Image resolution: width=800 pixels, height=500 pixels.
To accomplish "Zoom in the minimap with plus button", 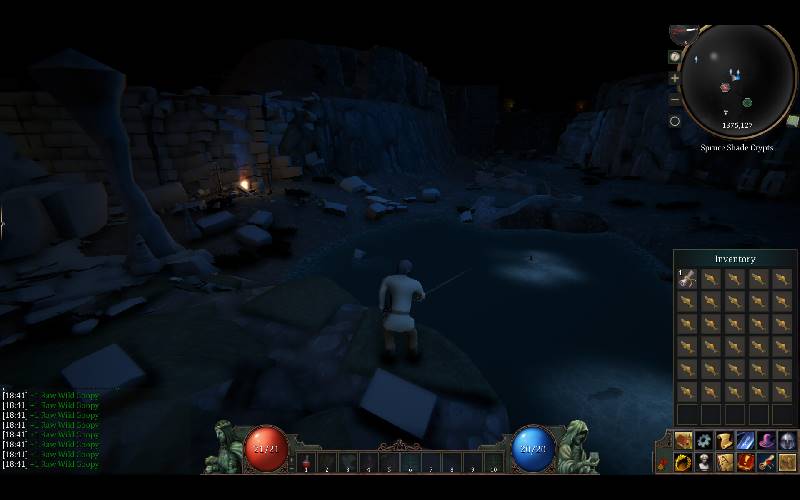I will pos(675,78).
